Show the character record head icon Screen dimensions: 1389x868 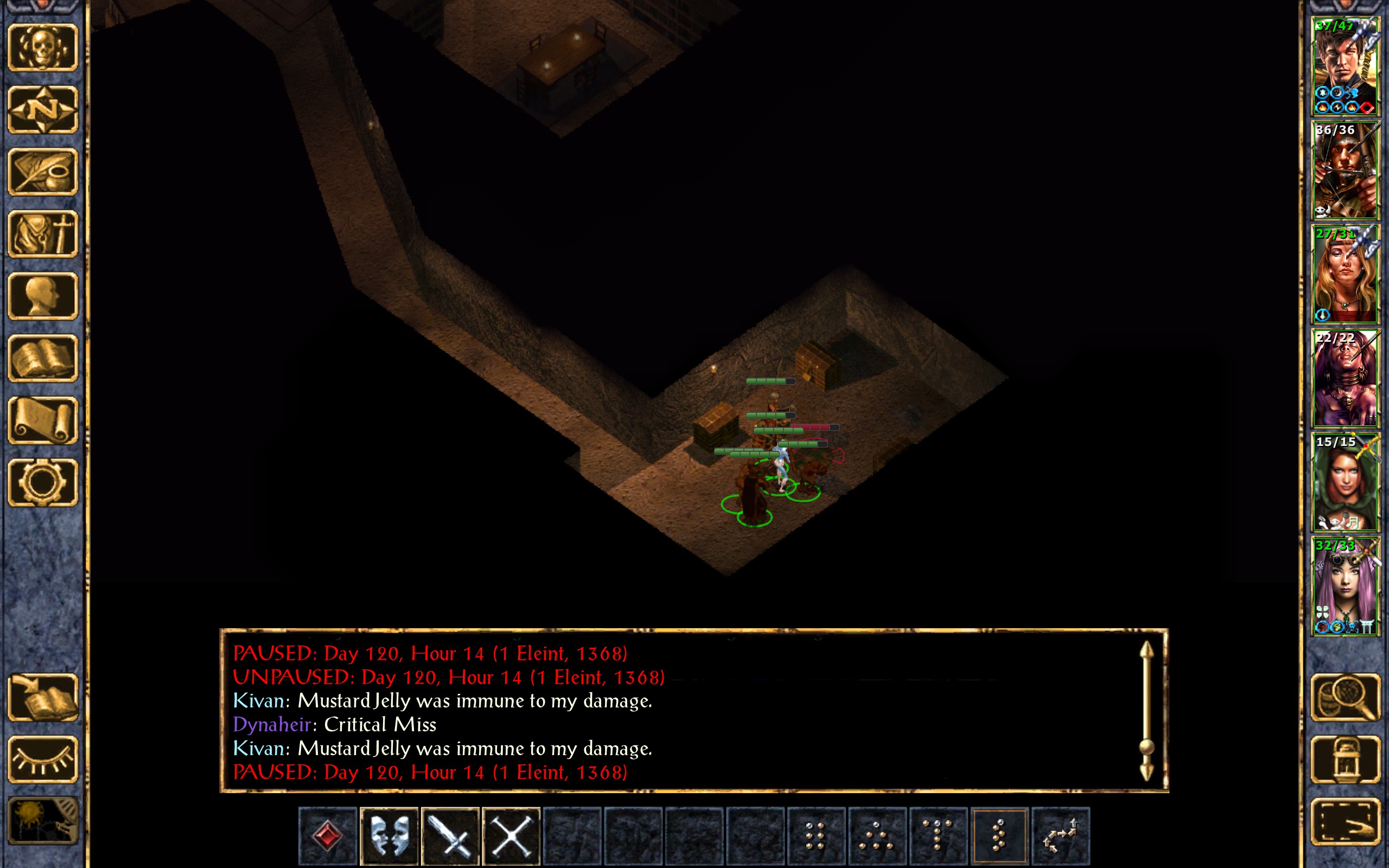coord(43,296)
